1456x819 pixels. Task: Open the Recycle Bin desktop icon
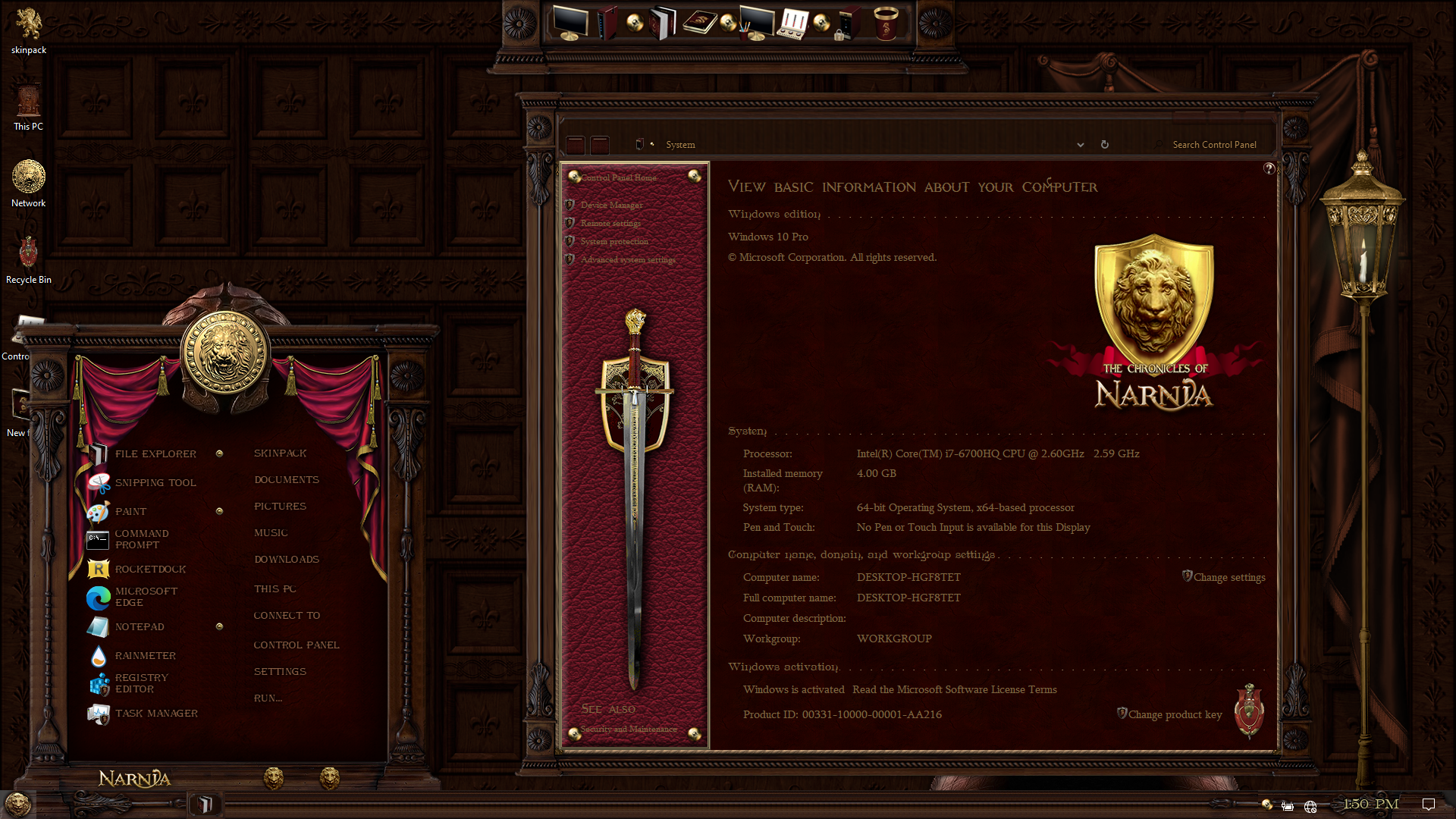(28, 258)
